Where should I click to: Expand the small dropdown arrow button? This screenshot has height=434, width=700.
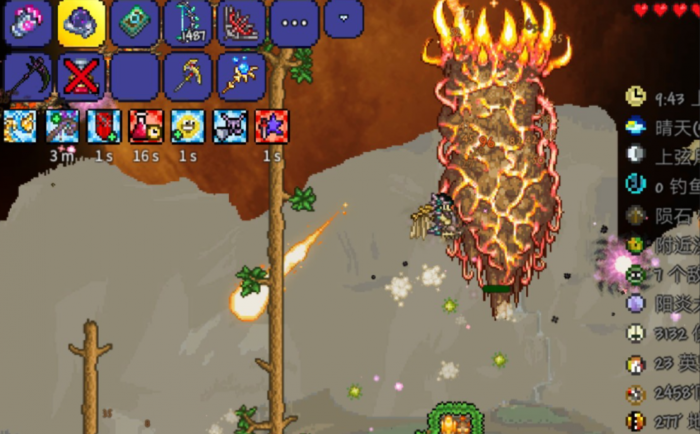344,18
